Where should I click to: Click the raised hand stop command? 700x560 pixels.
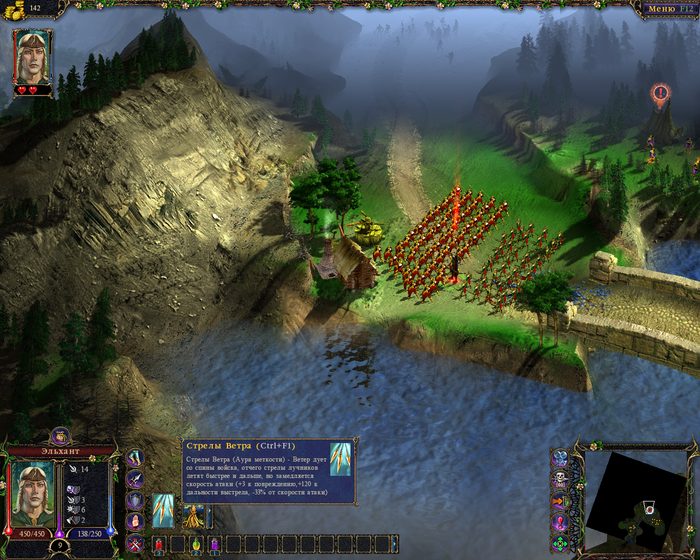(x=135, y=522)
